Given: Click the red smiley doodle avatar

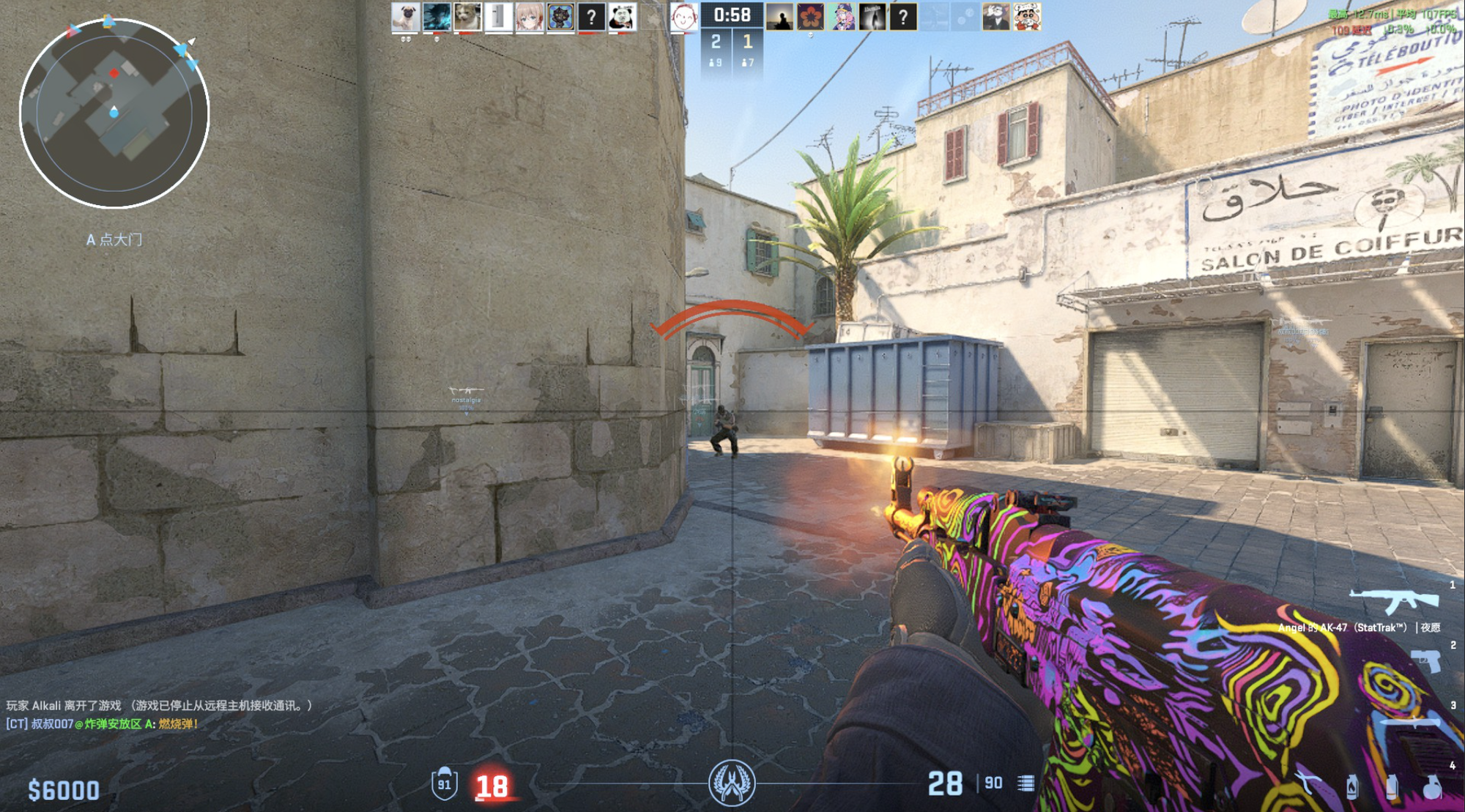Looking at the screenshot, I should click(683, 17).
